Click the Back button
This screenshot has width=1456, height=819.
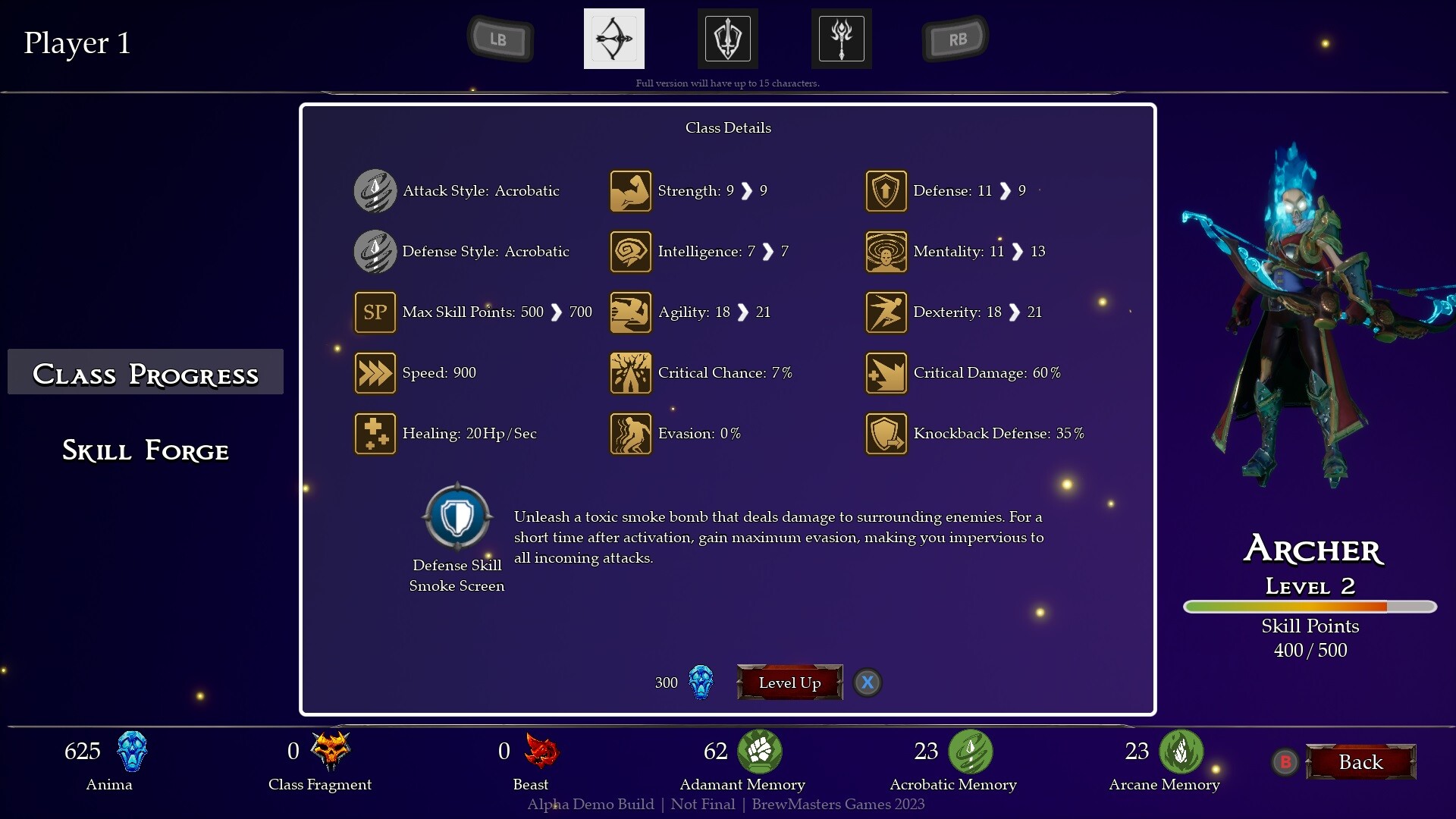(x=1360, y=762)
